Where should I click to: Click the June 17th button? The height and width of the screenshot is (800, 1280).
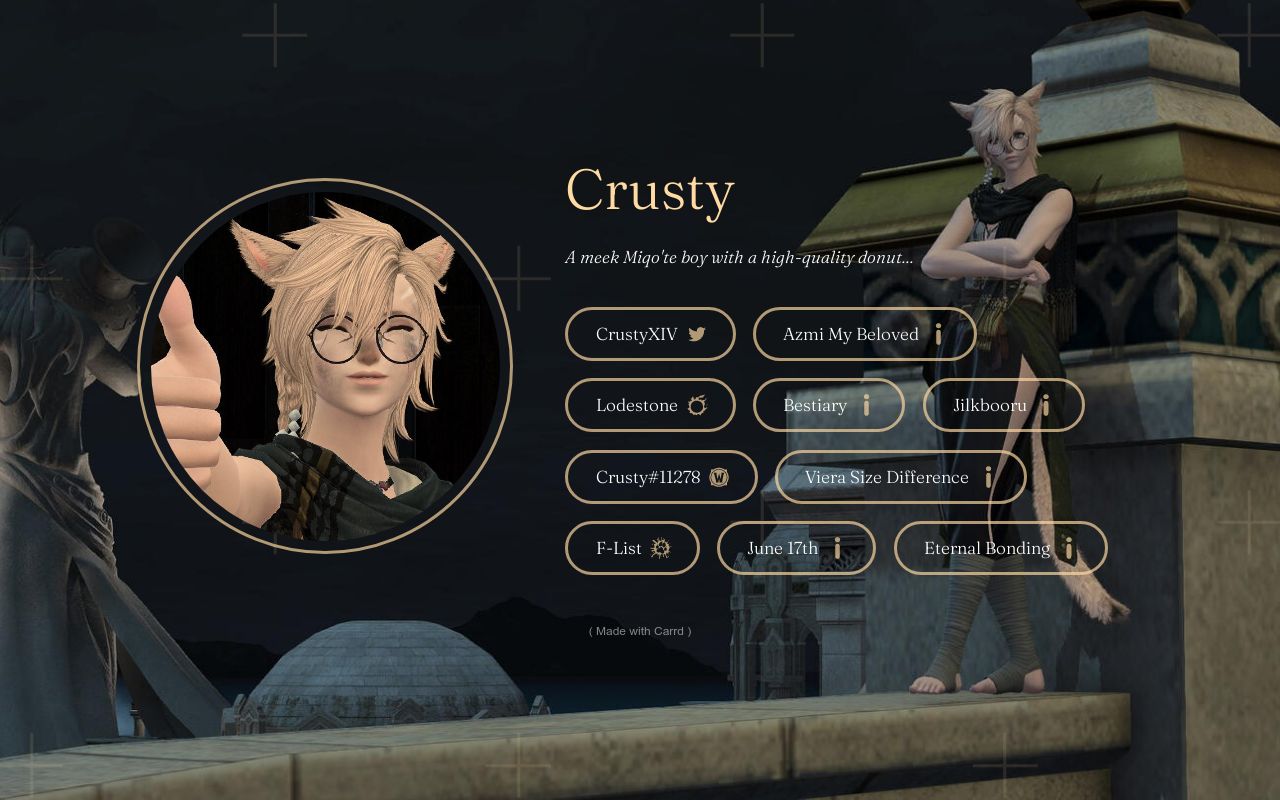point(796,548)
